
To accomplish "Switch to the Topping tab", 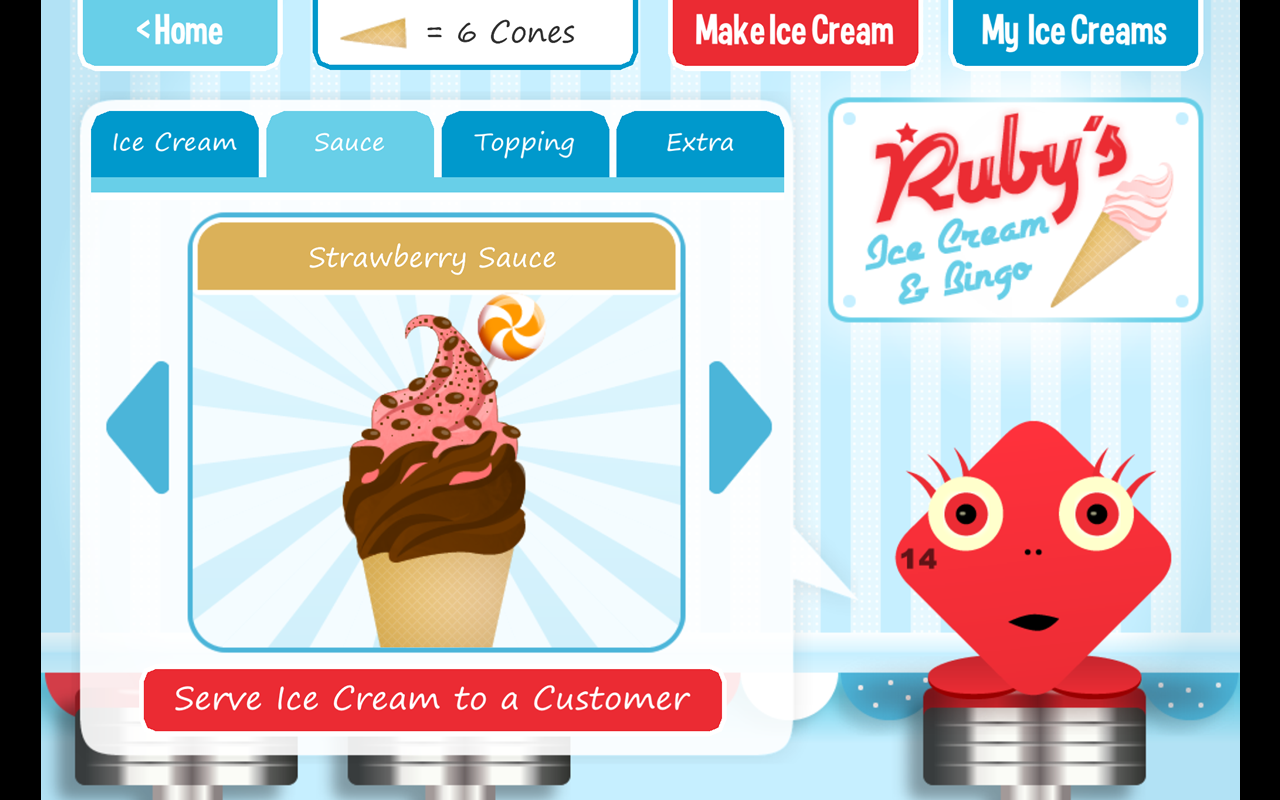I will click(x=524, y=143).
